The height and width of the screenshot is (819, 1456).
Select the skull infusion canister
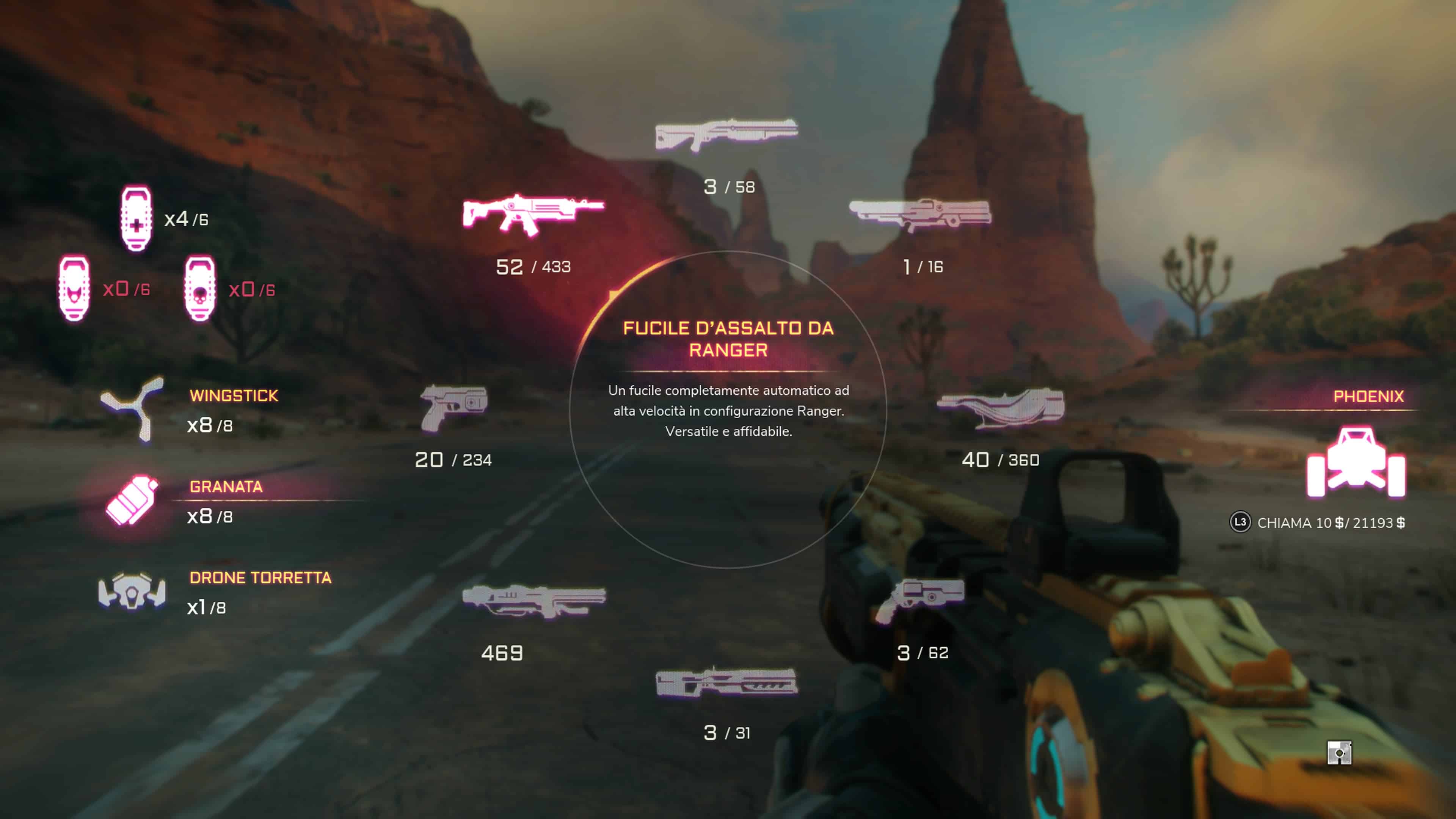[x=200, y=289]
